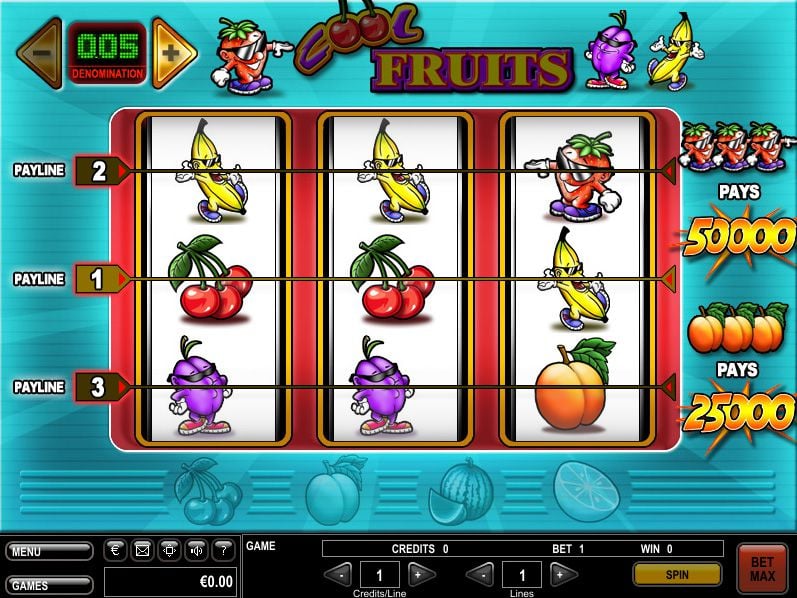797x598 pixels.
Task: Select the Payline 1 marker
Action: (x=99, y=279)
